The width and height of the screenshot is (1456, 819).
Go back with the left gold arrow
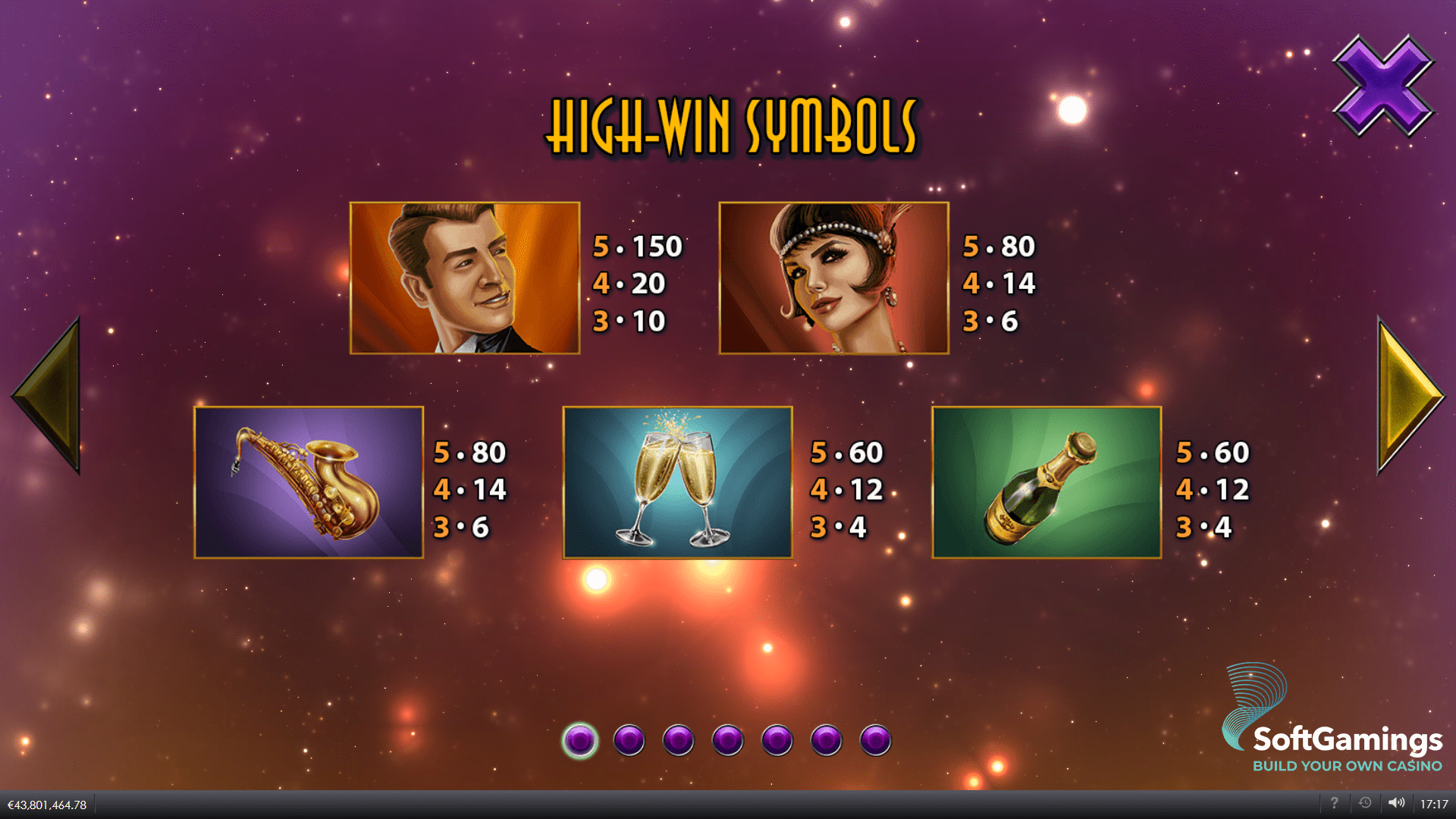[x=49, y=395]
